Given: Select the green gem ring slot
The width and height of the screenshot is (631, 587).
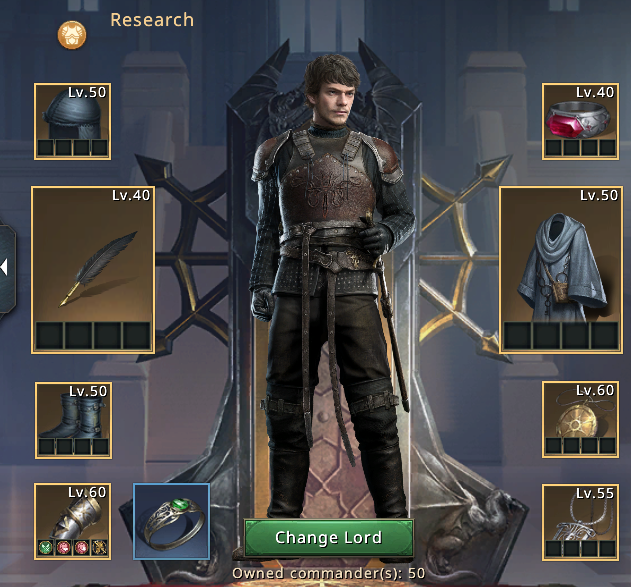Looking at the screenshot, I should [171, 521].
